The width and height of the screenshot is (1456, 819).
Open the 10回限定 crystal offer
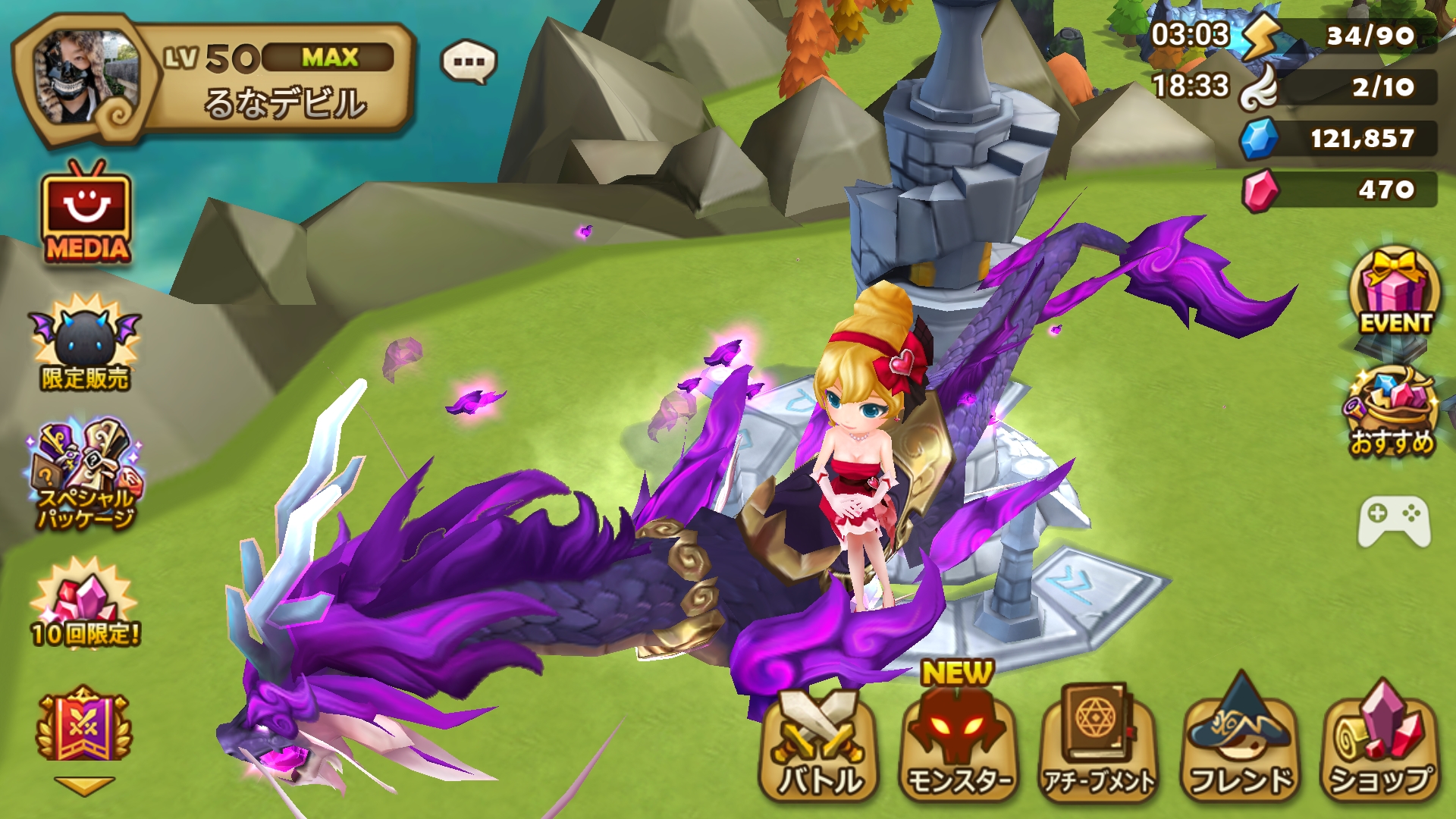point(85,604)
